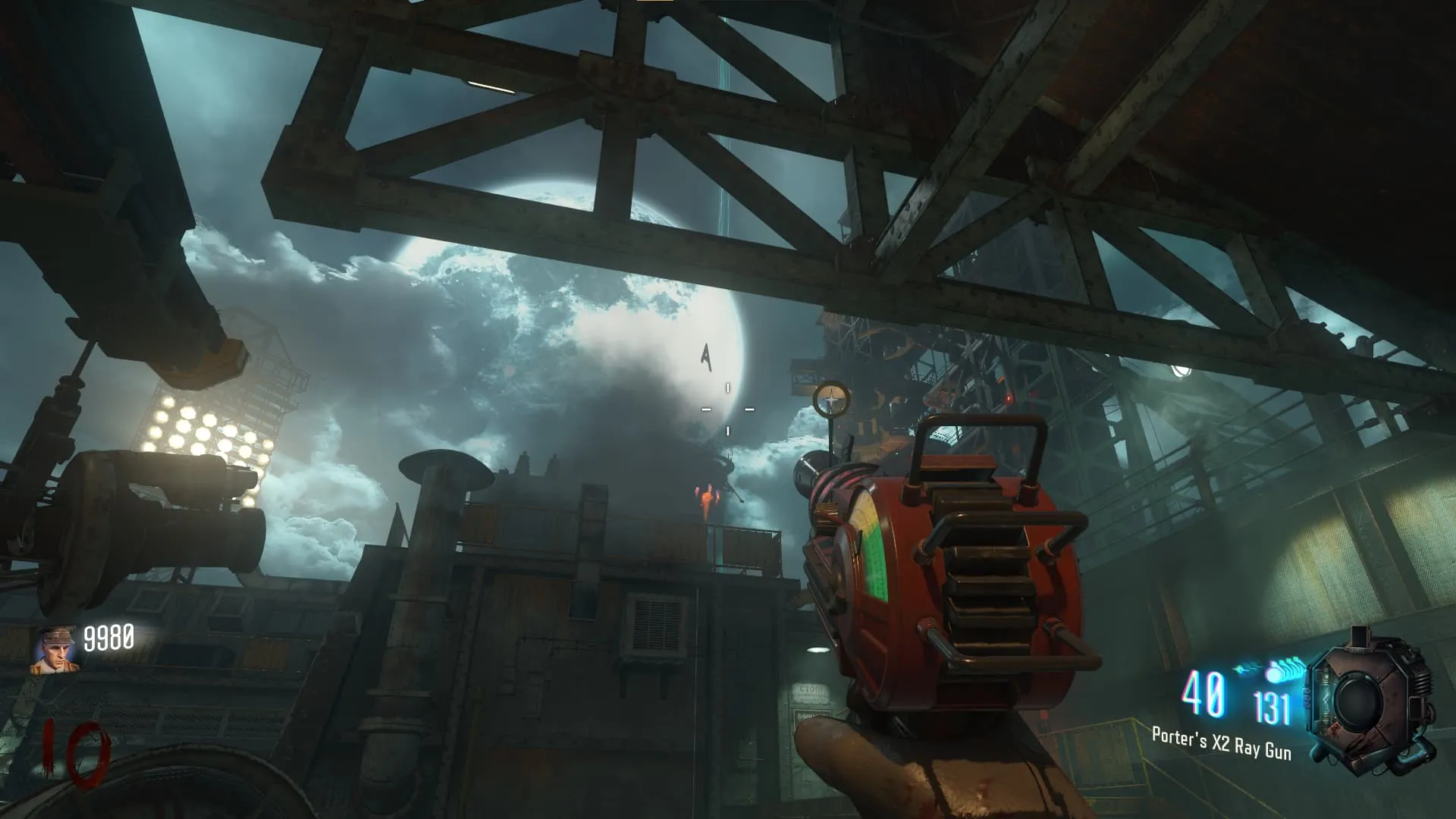Select the octagonal equipment gadget on the HUD

[1370, 698]
